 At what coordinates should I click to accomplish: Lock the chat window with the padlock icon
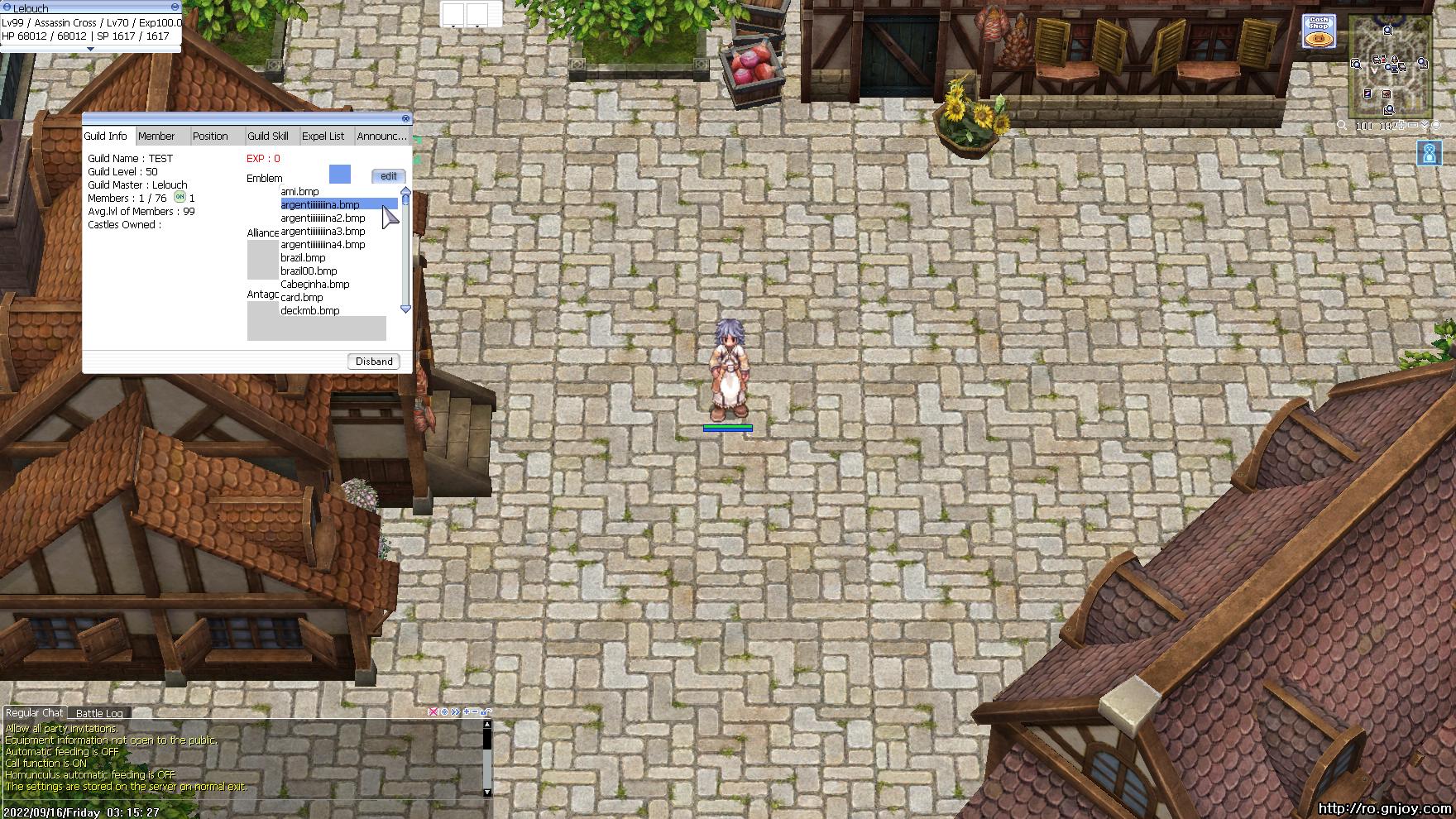[485, 711]
